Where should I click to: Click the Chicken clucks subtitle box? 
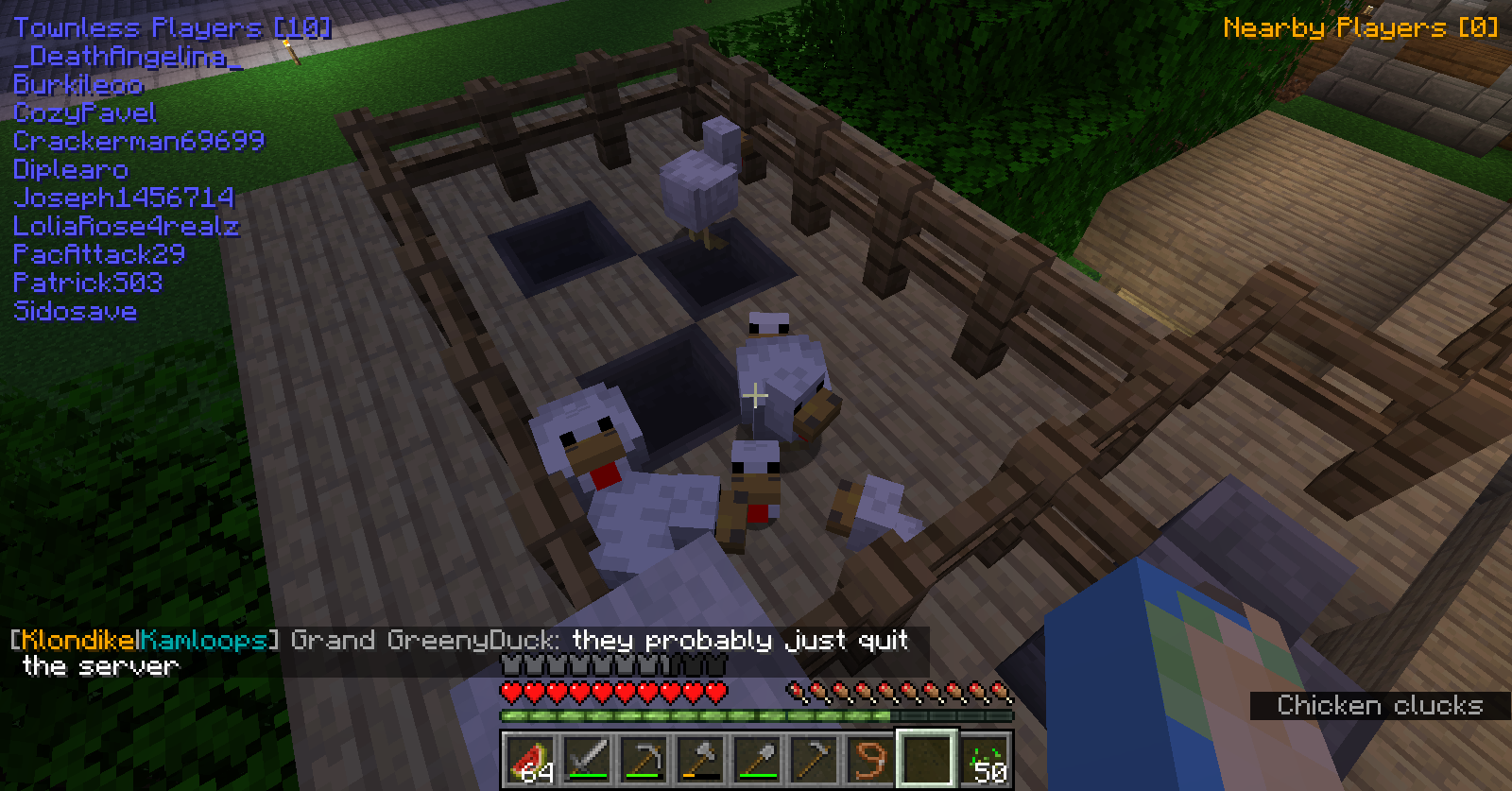click(x=1382, y=705)
